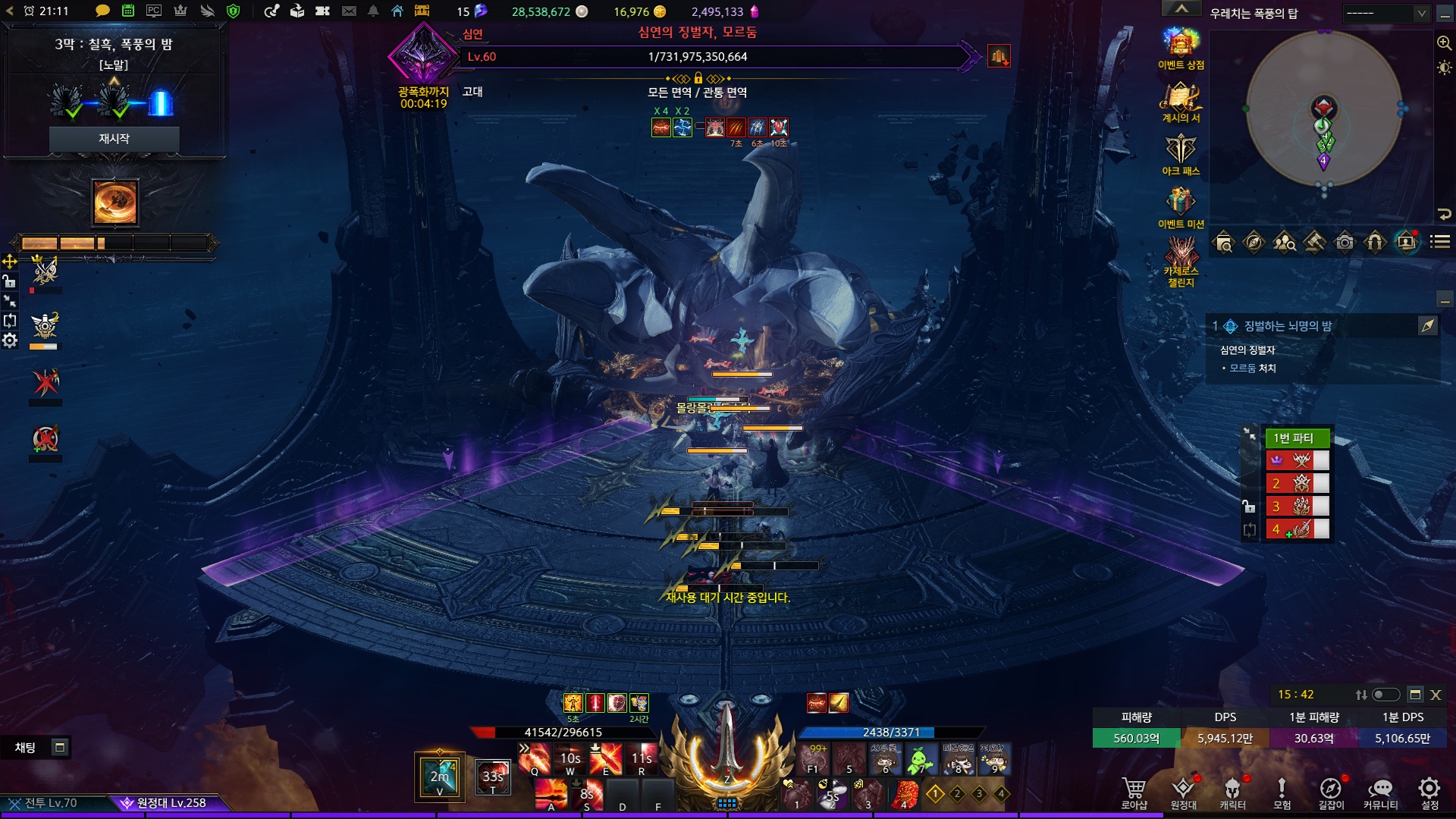Click the 재시작 restart button

114,139
